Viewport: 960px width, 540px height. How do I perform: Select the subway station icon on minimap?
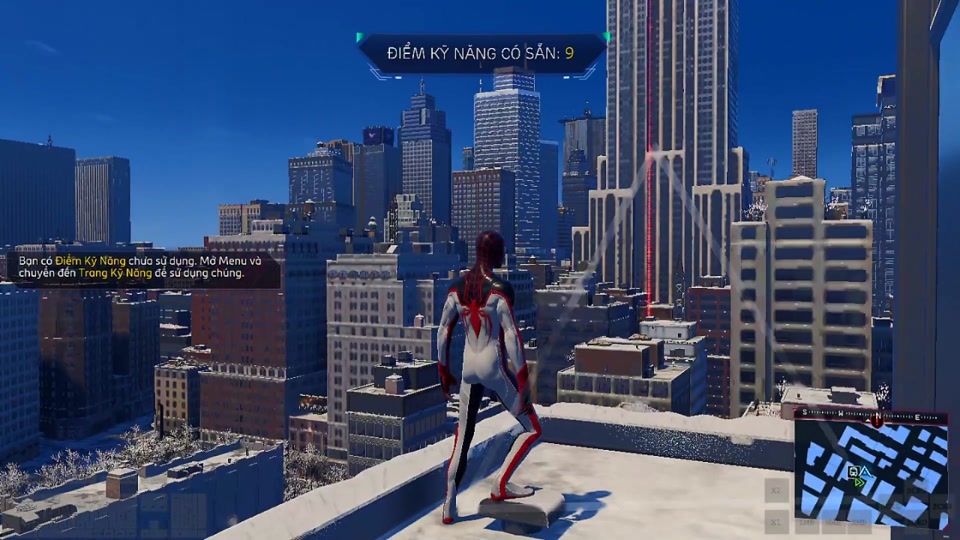[853, 470]
